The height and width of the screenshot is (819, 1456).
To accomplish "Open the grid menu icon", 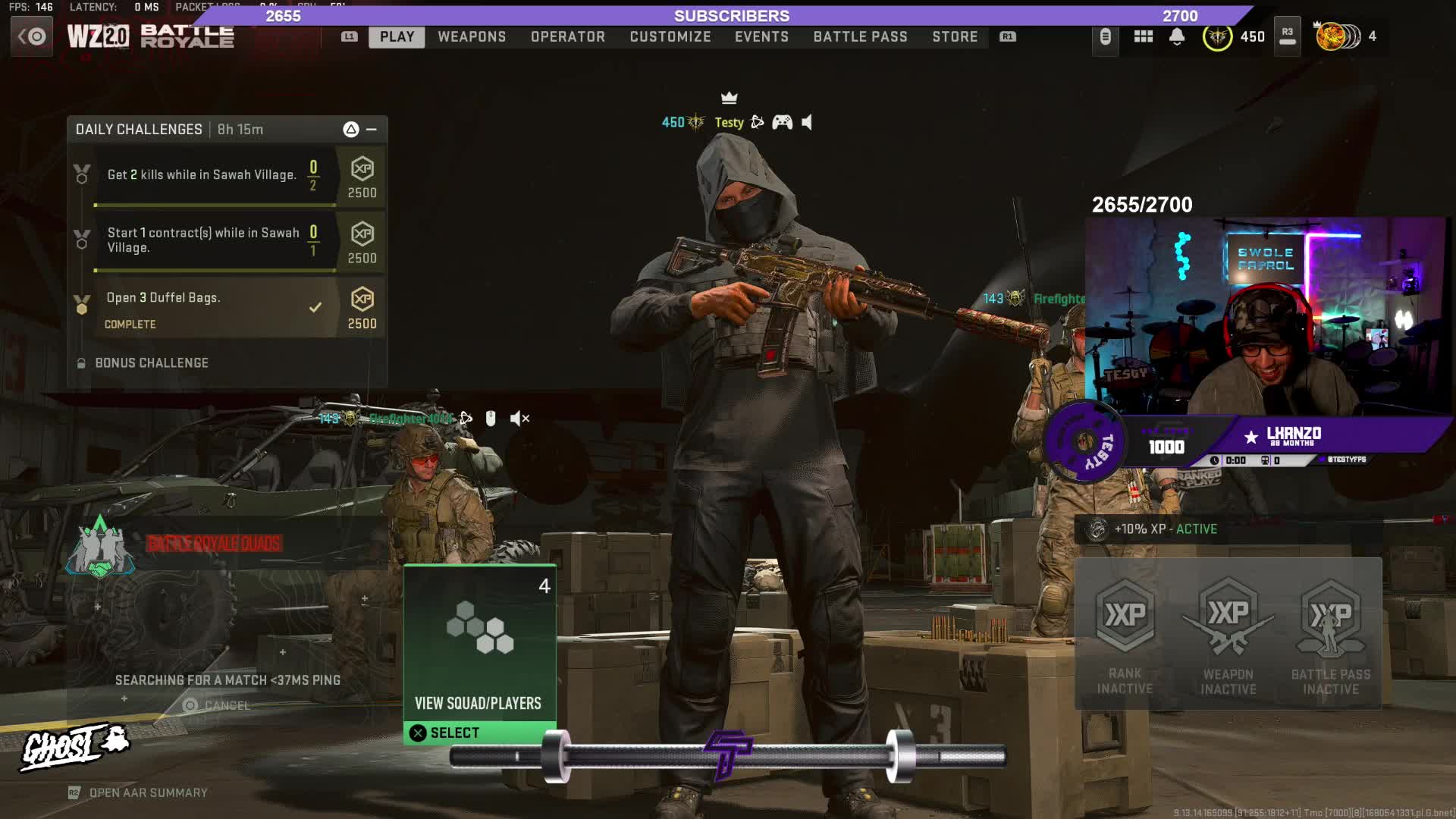I will pos(1143,36).
